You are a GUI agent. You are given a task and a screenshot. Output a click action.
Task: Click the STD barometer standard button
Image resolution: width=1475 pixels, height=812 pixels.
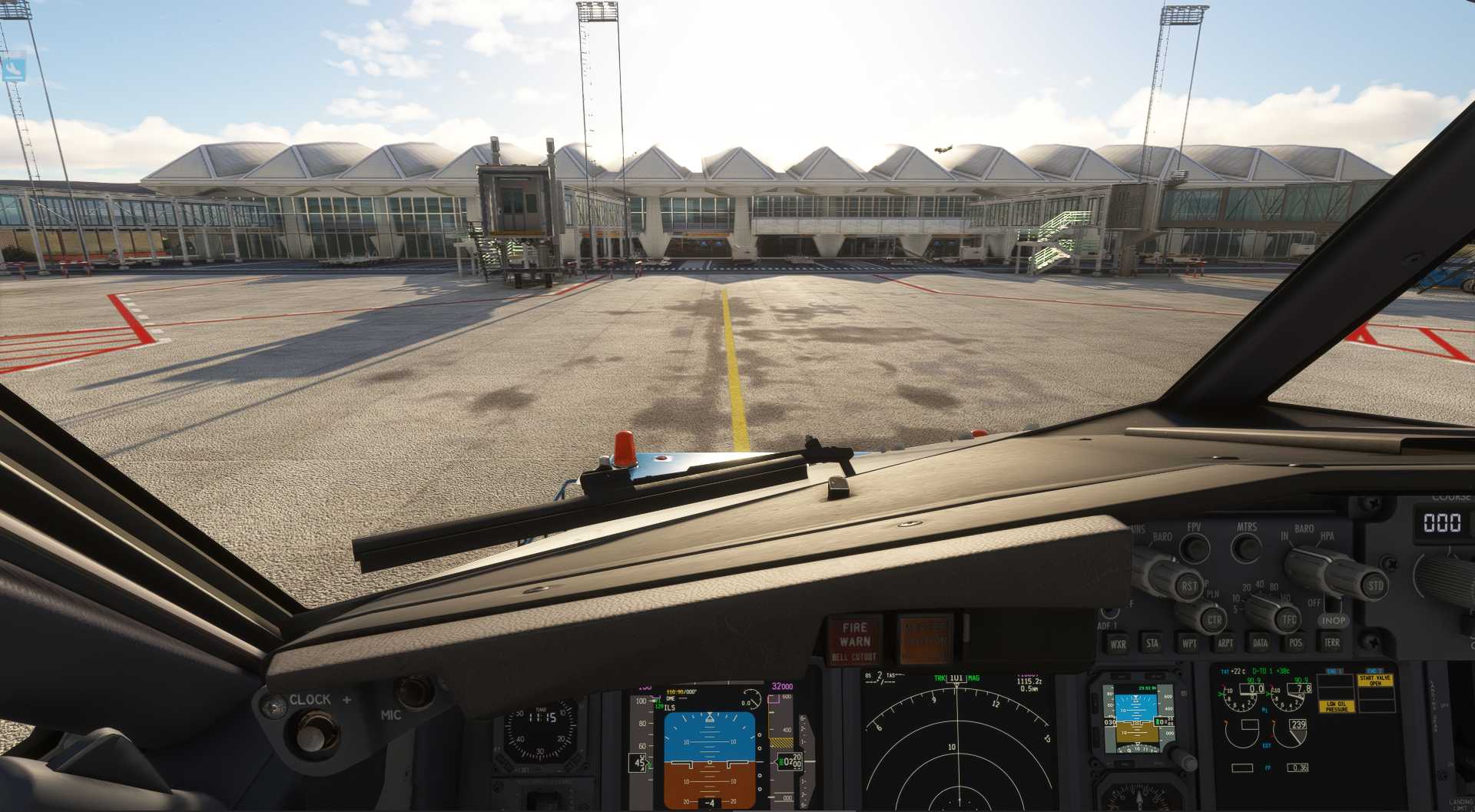pos(1374,585)
